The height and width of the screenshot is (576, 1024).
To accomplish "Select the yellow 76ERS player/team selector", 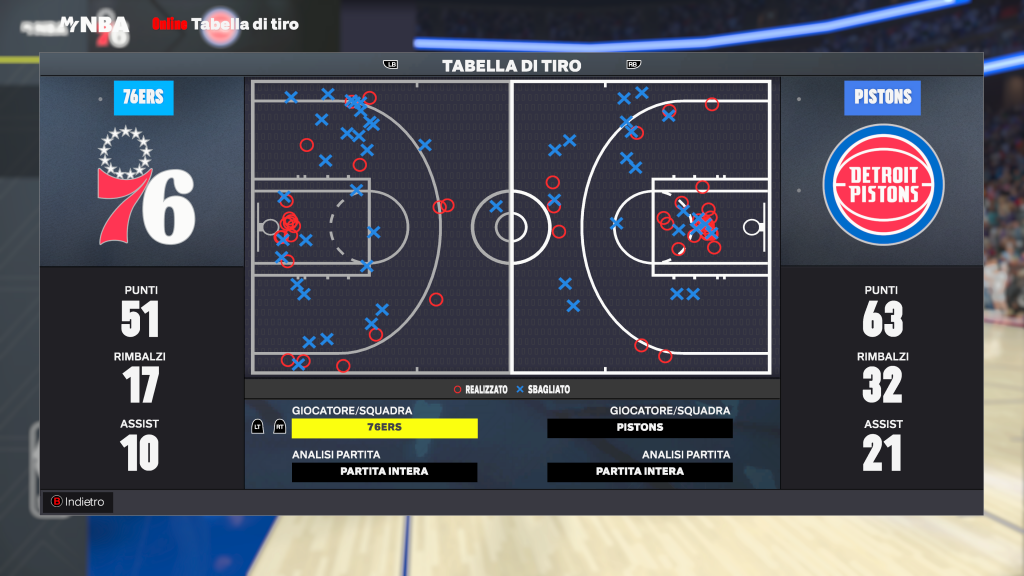I will [x=384, y=428].
